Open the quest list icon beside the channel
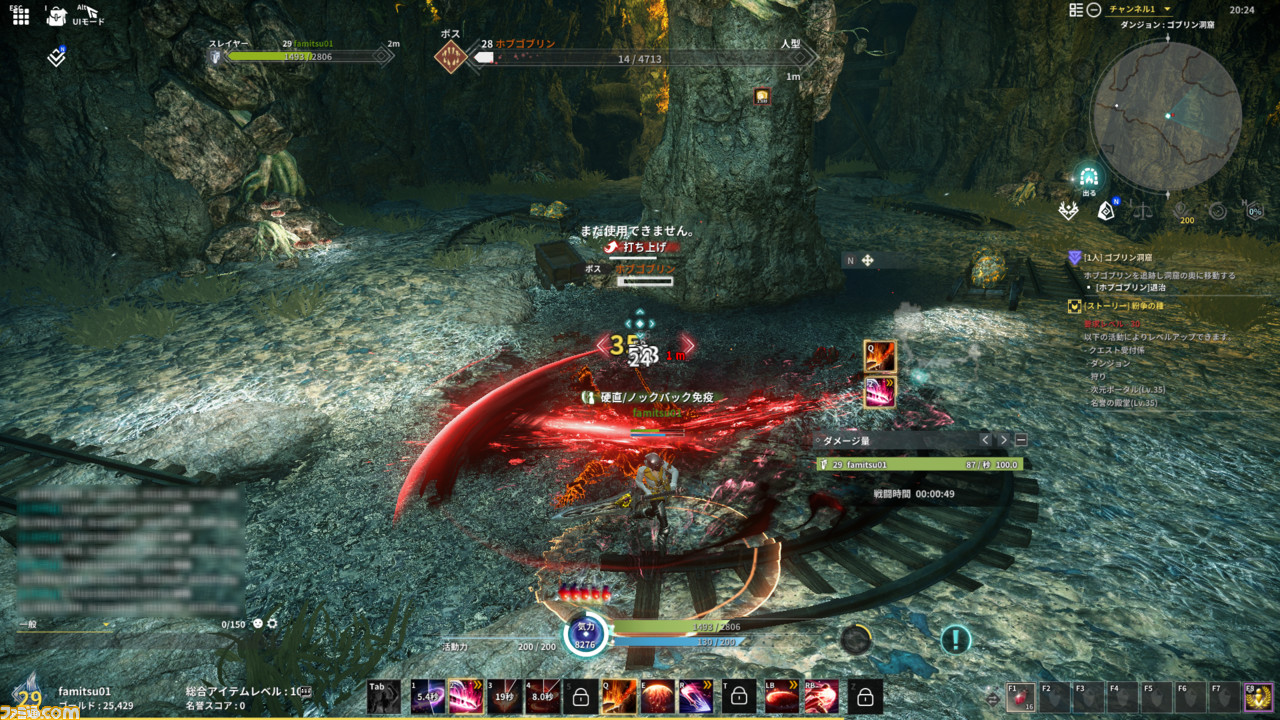The height and width of the screenshot is (720, 1280). pyautogui.click(x=1076, y=10)
